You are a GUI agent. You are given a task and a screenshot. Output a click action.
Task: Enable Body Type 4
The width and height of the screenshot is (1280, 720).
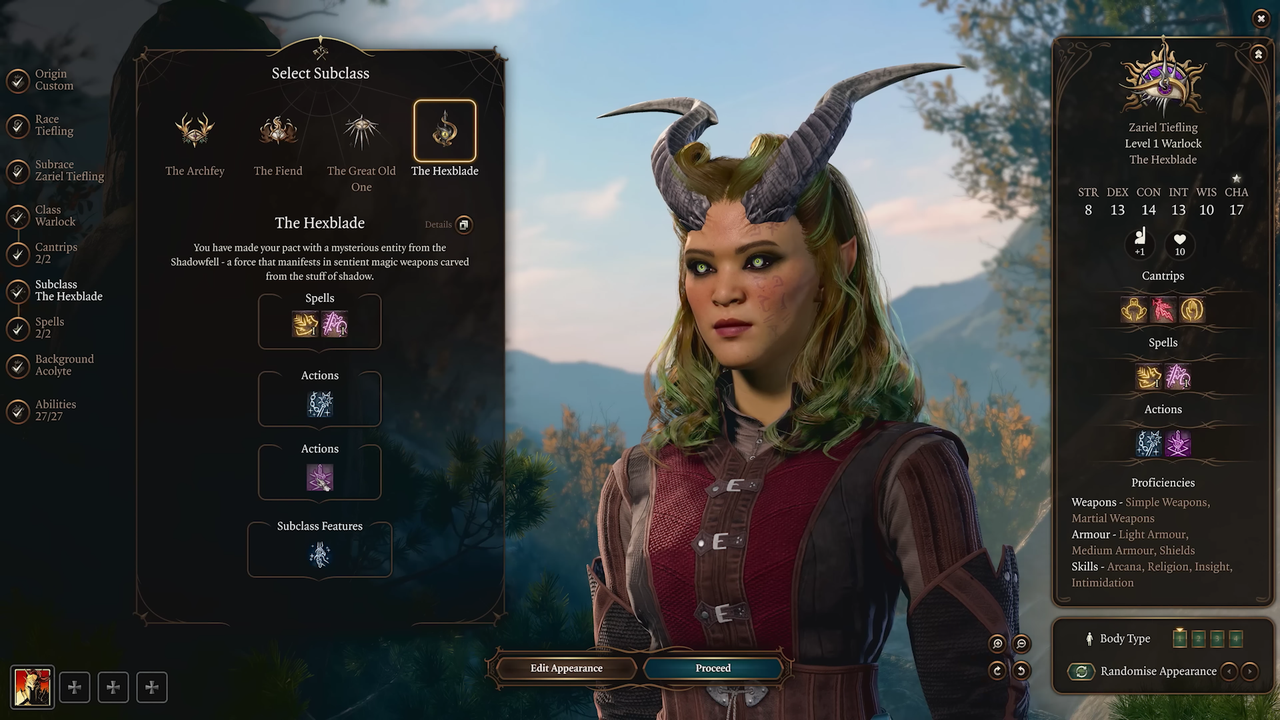tap(1236, 638)
